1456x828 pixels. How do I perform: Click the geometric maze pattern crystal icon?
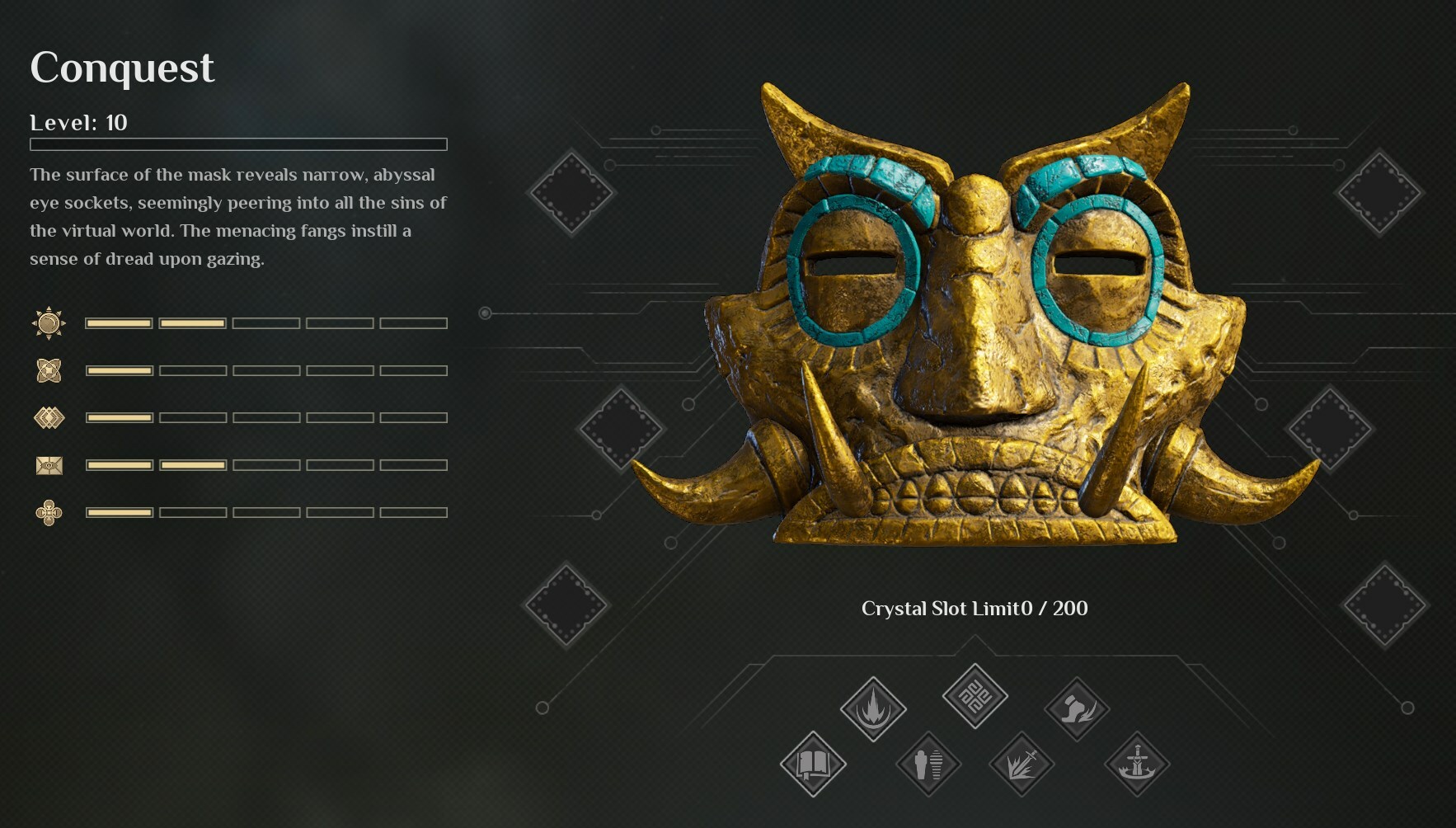tap(975, 697)
